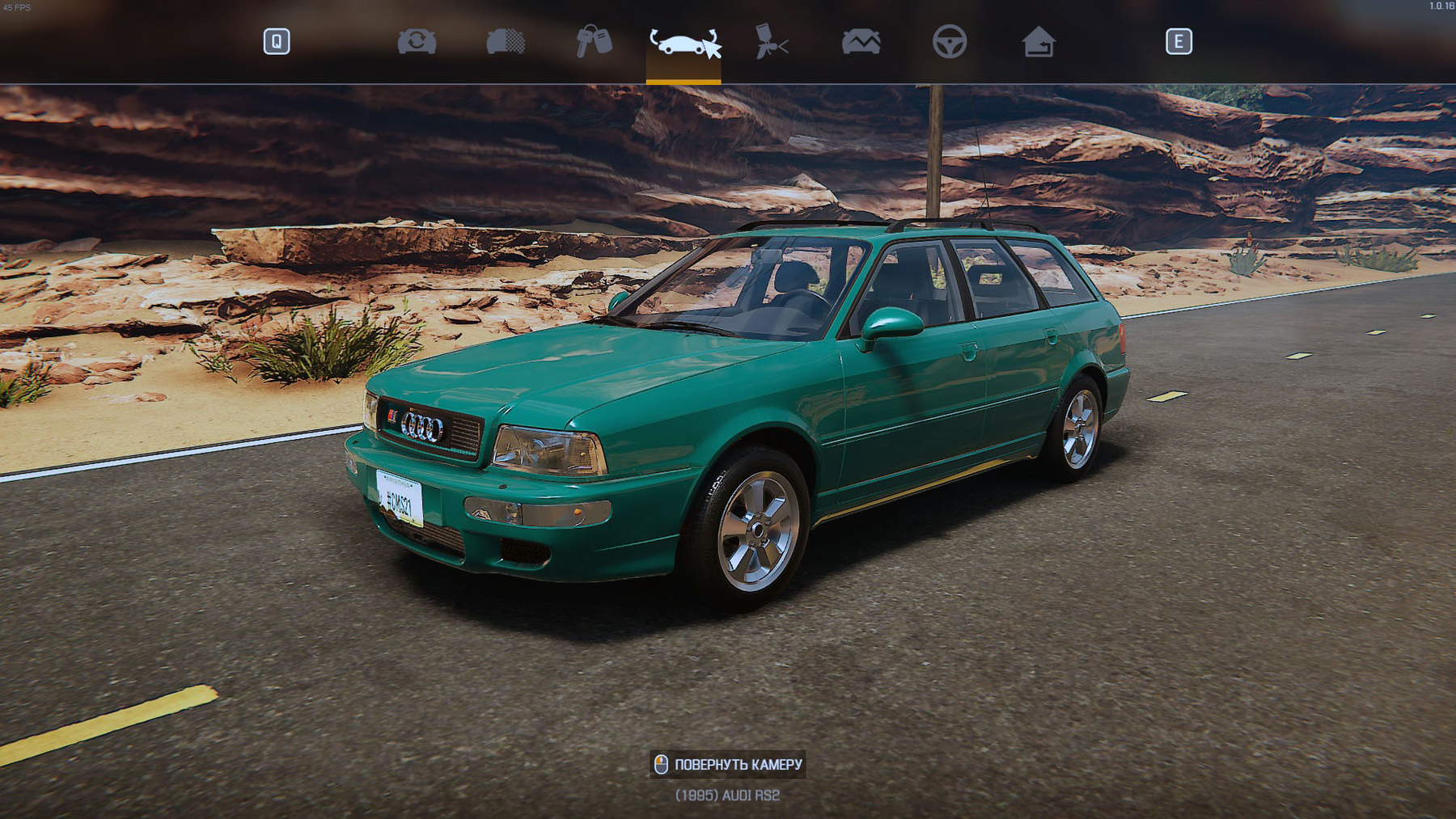The width and height of the screenshot is (1456, 819).
Task: Switch to the steering wheel tab
Action: point(949,41)
